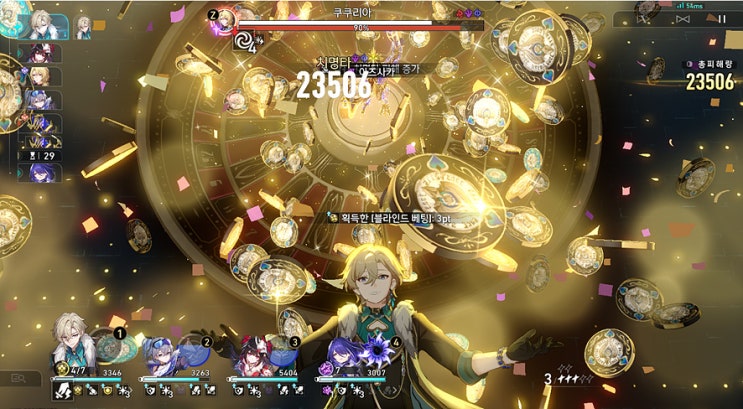Select Aventurine's current turn in action order
The height and width of the screenshot is (409, 743).
[40, 24]
